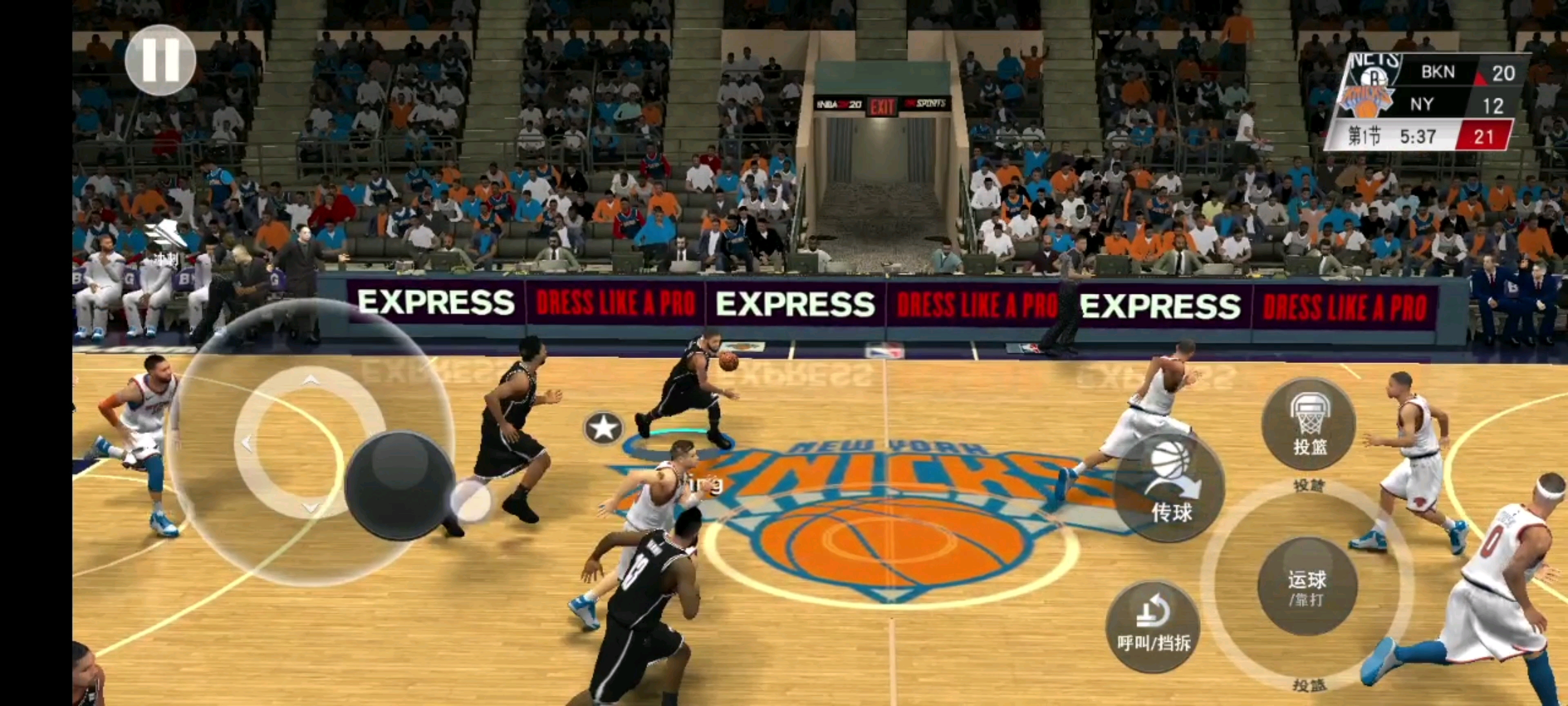The height and width of the screenshot is (706, 1568).
Task: Activate the 冲刺 sprint shoe icon
Action: click(x=165, y=239)
